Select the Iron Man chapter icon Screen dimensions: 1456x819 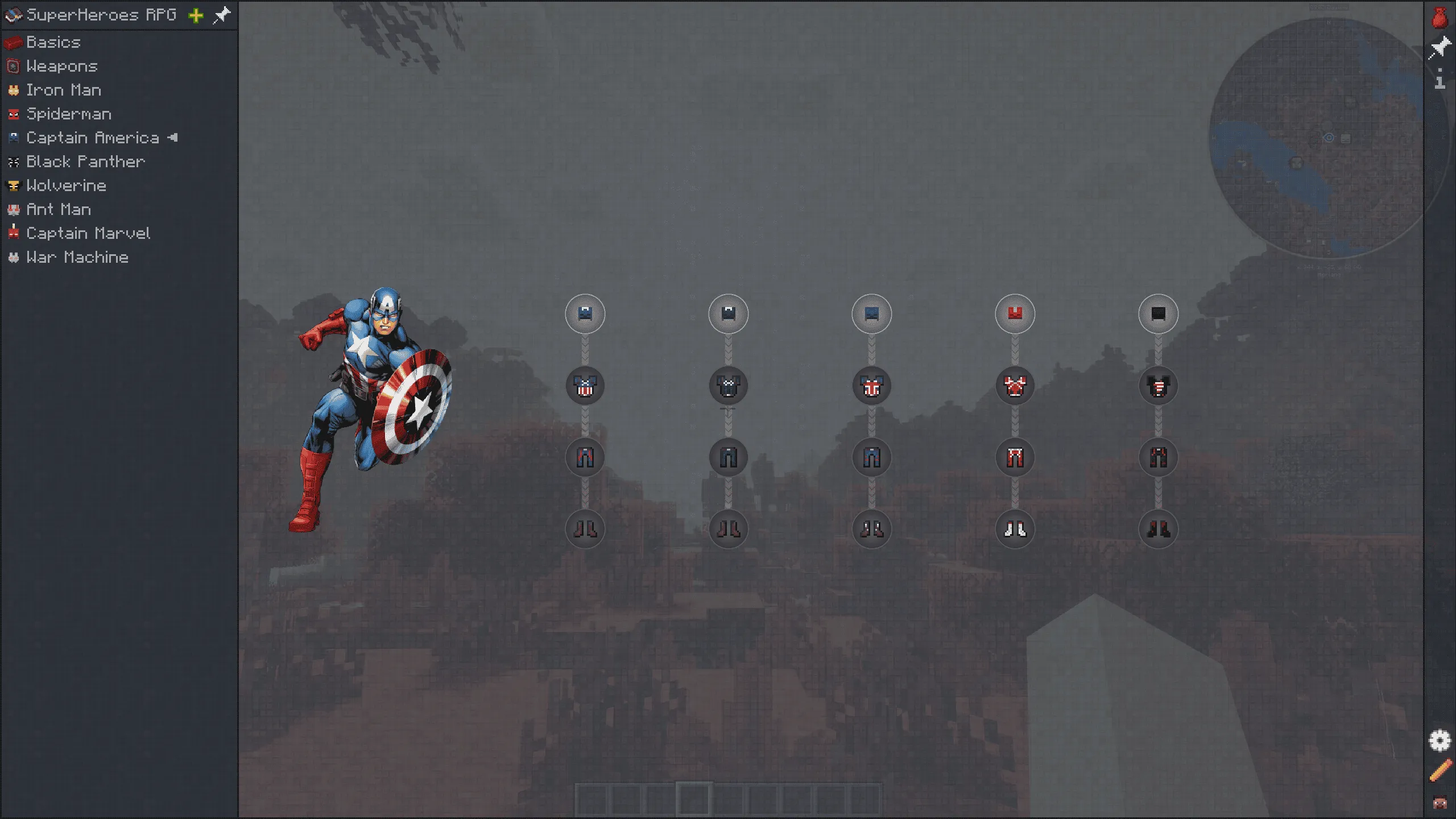click(14, 90)
